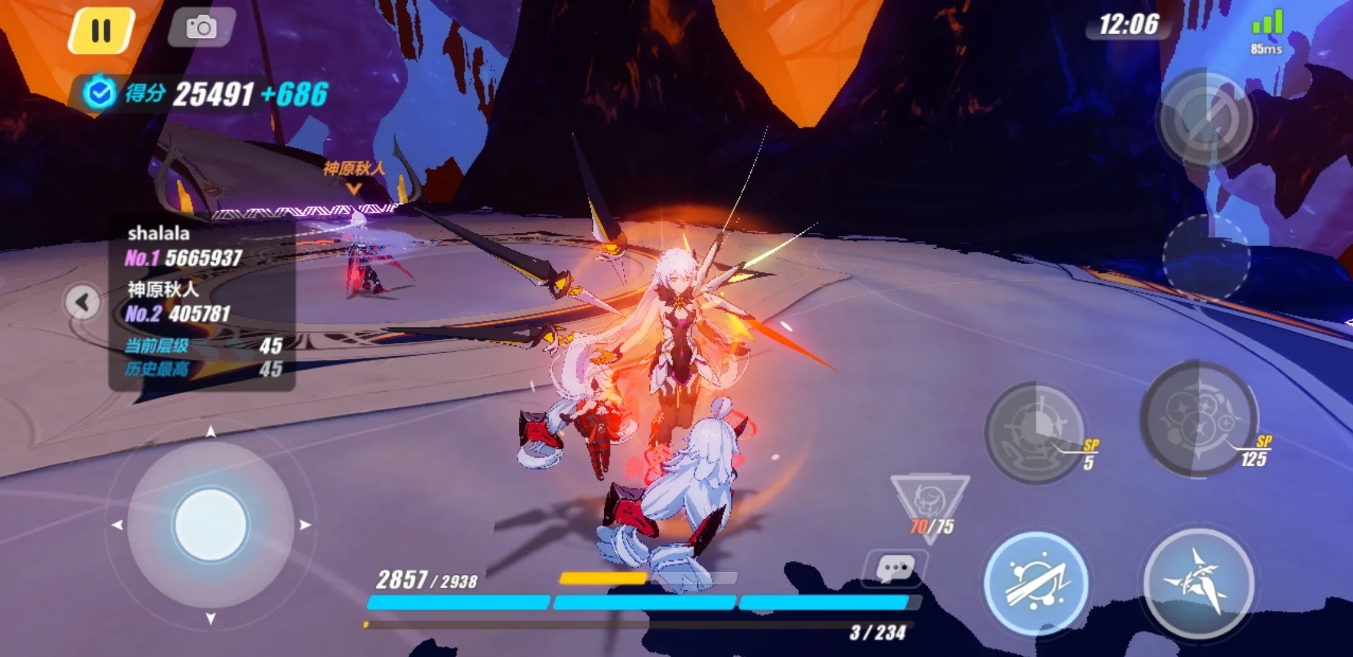Trigger the evade dash button
Viewport: 1353px width, 657px height.
[x=1035, y=584]
